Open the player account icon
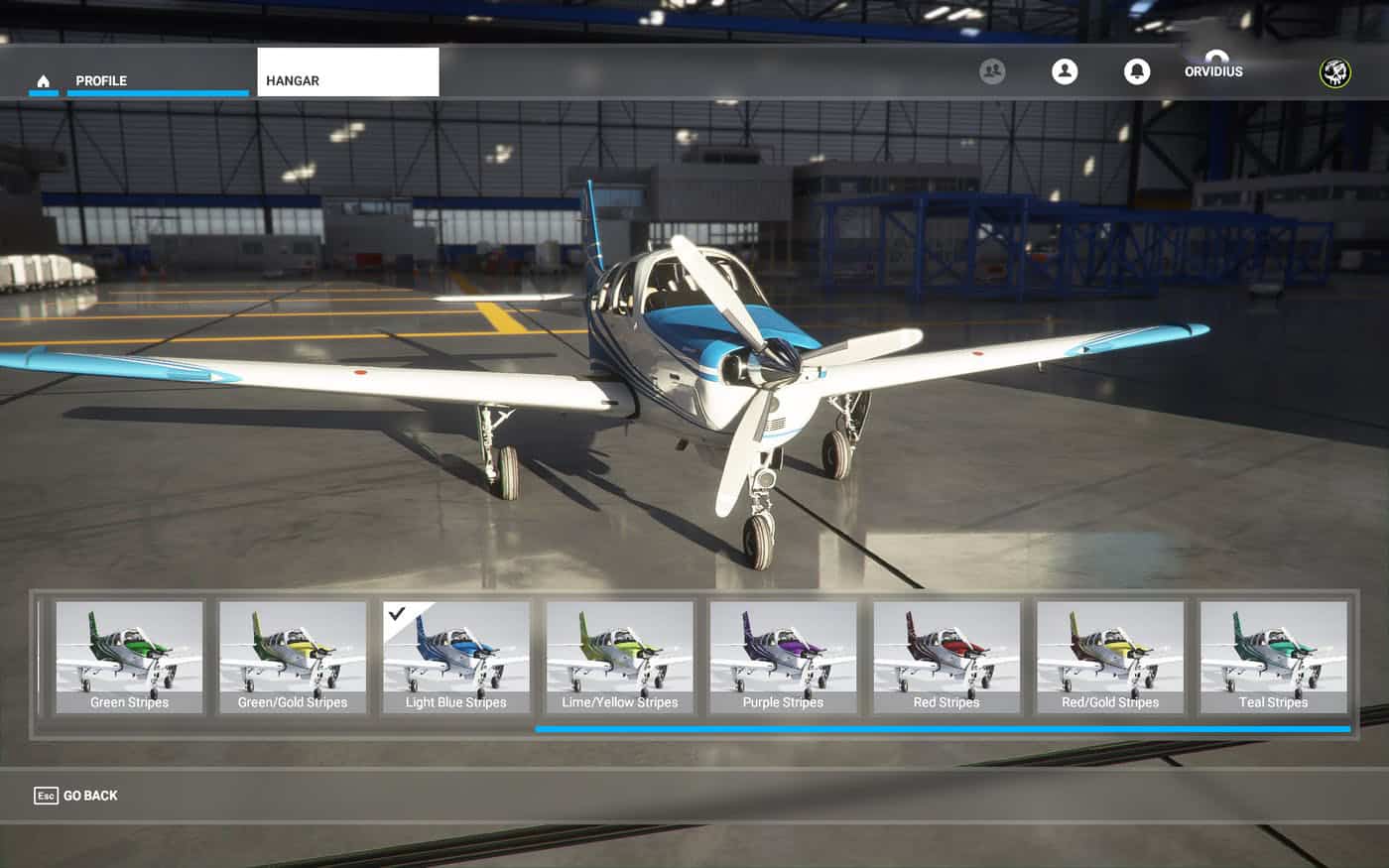Screen dimensions: 1389x868 (1065, 71)
